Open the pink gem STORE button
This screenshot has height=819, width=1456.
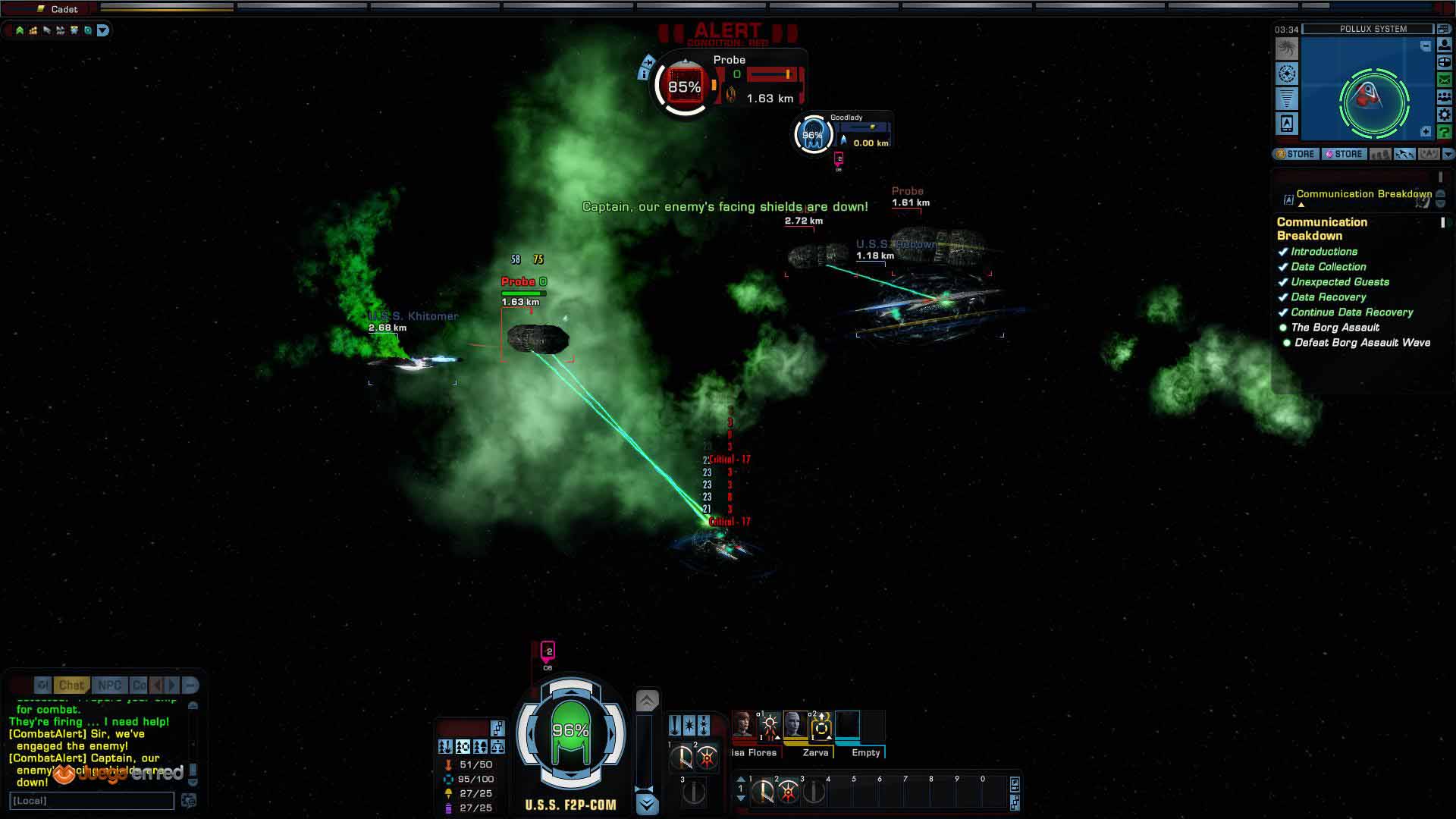coord(1344,154)
